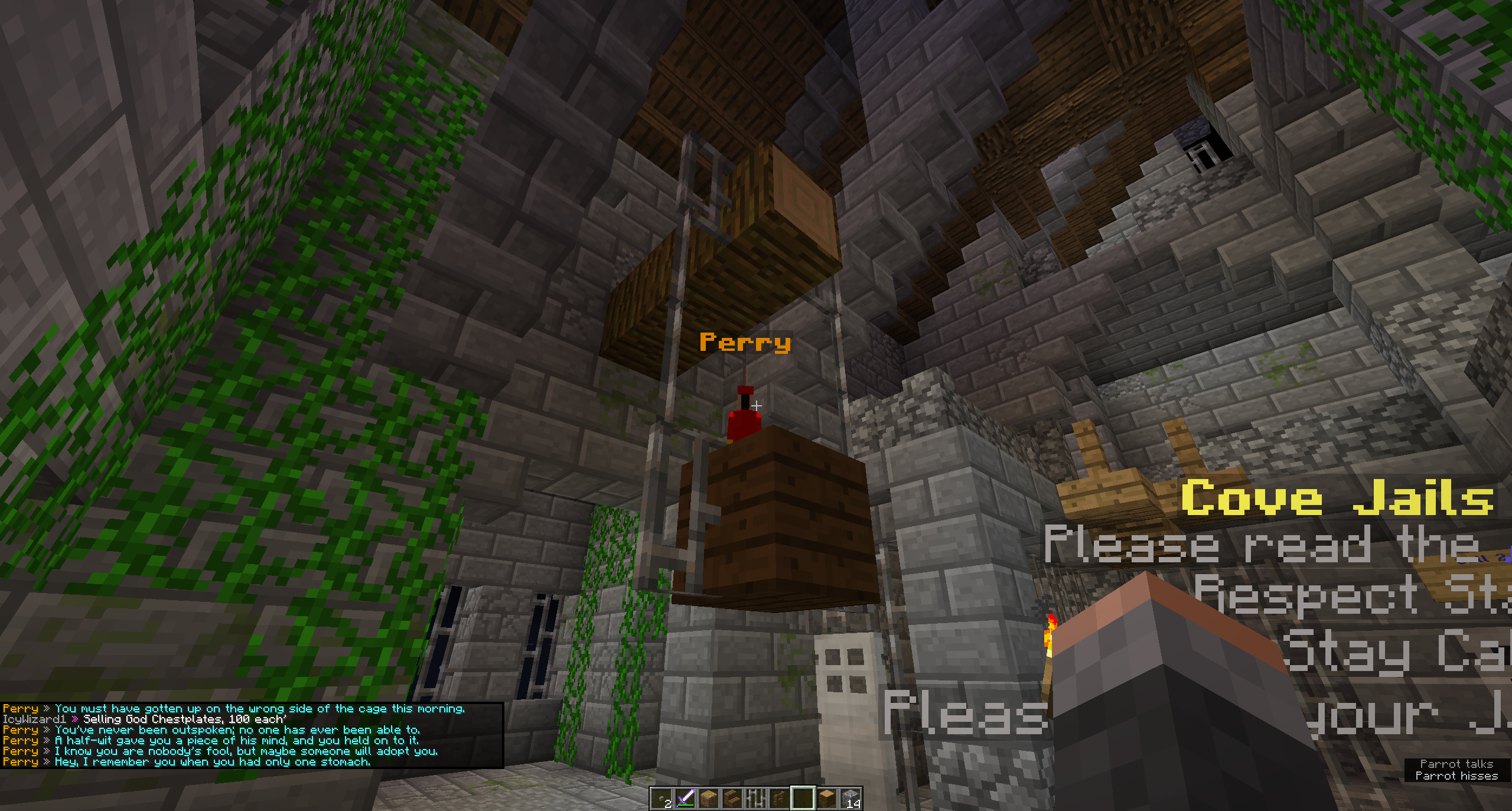Select the podzol block in the hotbar
Image resolution: width=1512 pixels, height=811 pixels.
click(x=709, y=797)
